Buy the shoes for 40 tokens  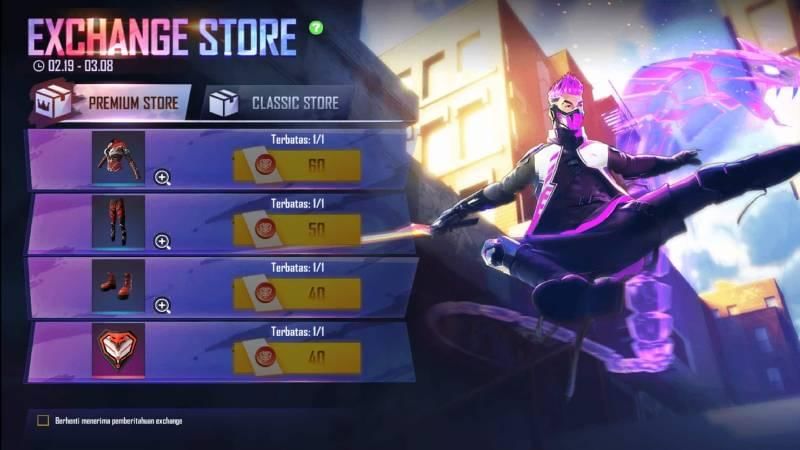pyautogui.click(x=296, y=293)
